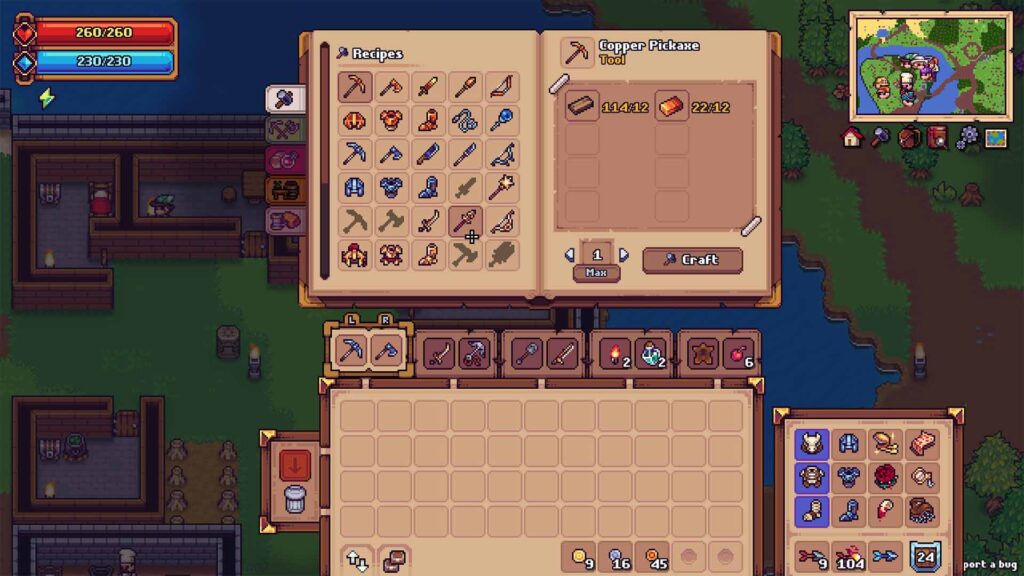1024x576 pixels.
Task: Decrease the craft quantity by one
Action: point(569,255)
